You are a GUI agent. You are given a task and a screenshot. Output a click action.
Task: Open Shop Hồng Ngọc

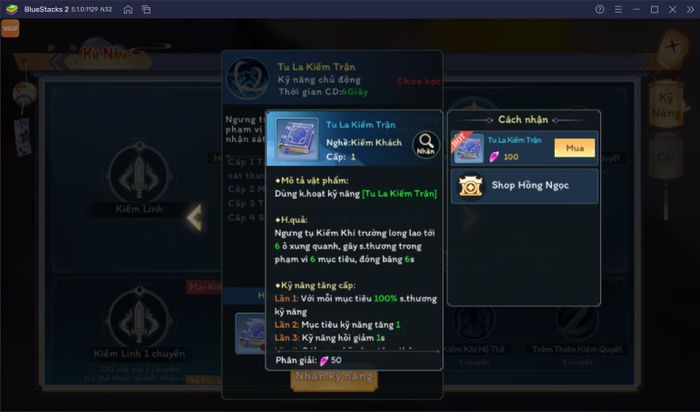point(525,186)
